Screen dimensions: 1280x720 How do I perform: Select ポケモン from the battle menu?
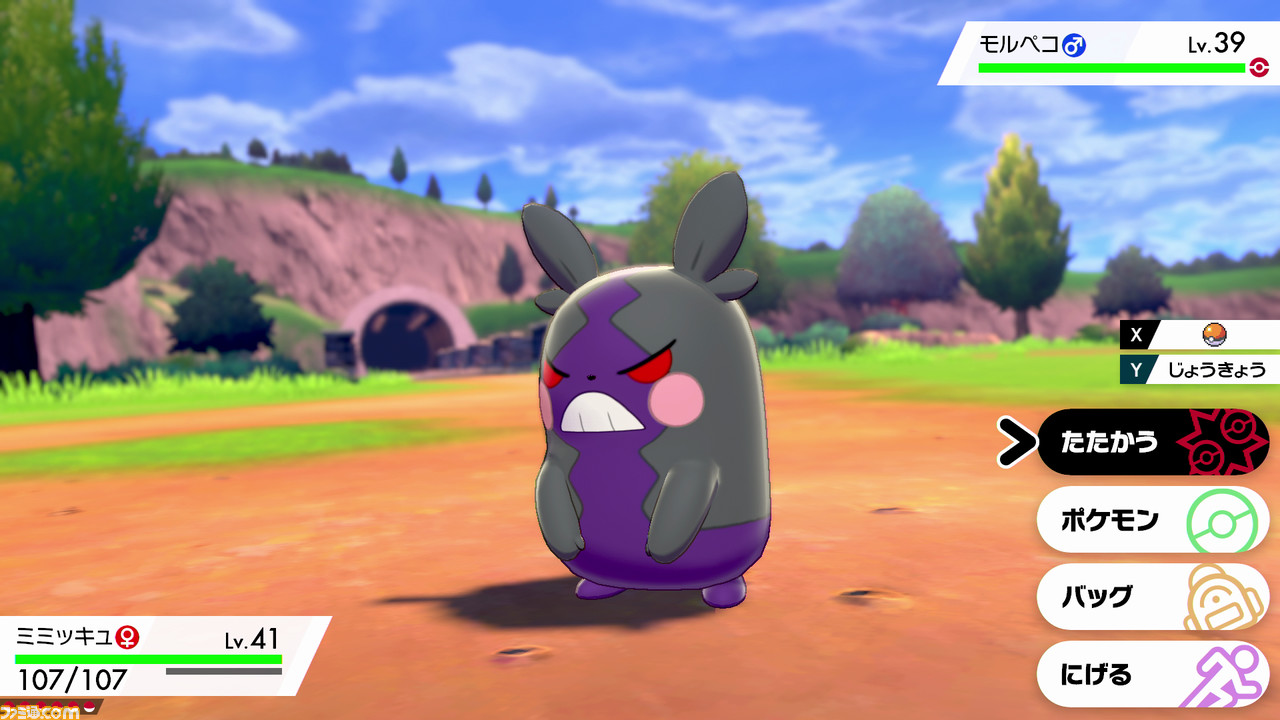(x=1110, y=519)
